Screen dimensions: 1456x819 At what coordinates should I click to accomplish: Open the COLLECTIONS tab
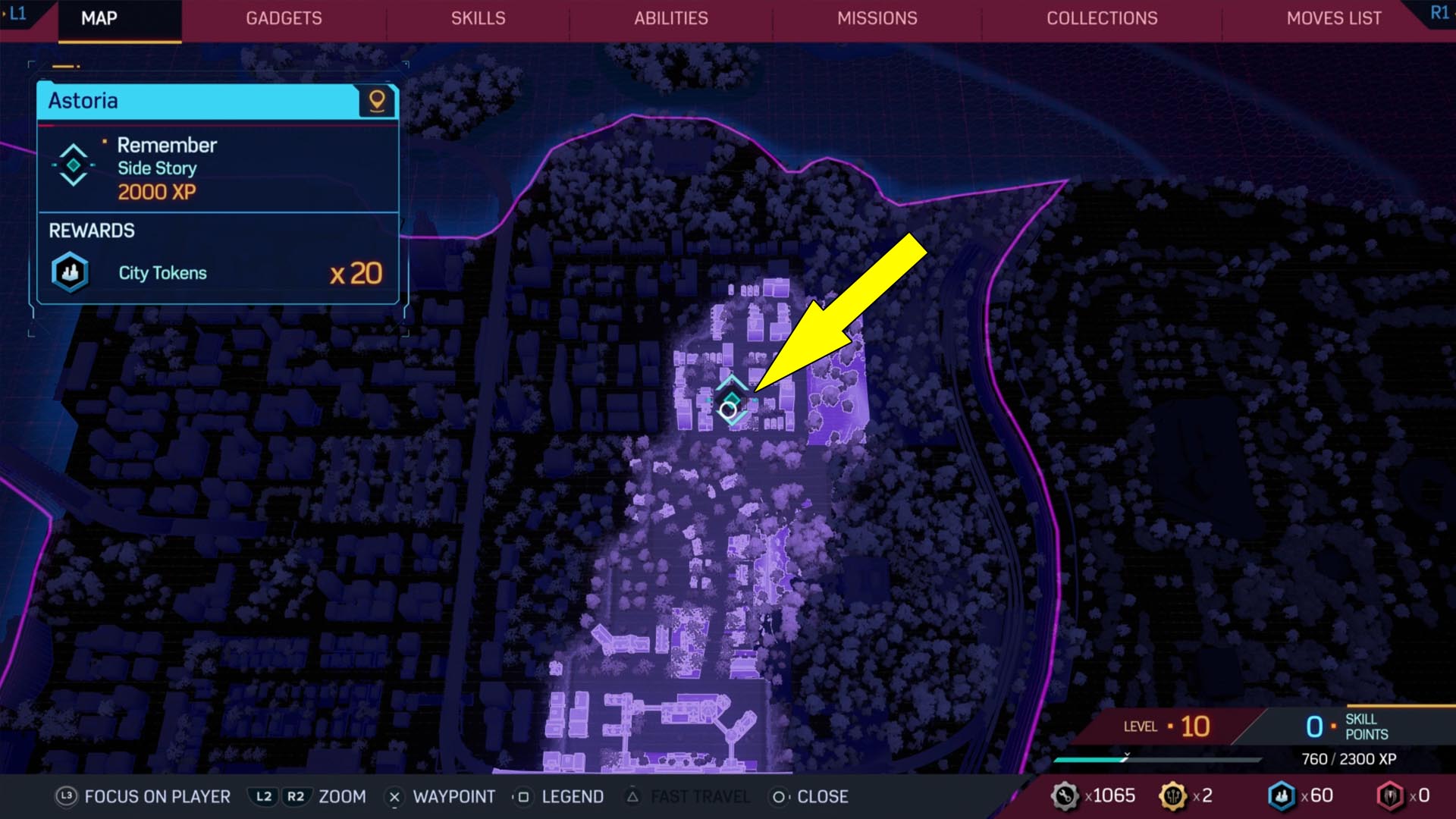[1101, 19]
